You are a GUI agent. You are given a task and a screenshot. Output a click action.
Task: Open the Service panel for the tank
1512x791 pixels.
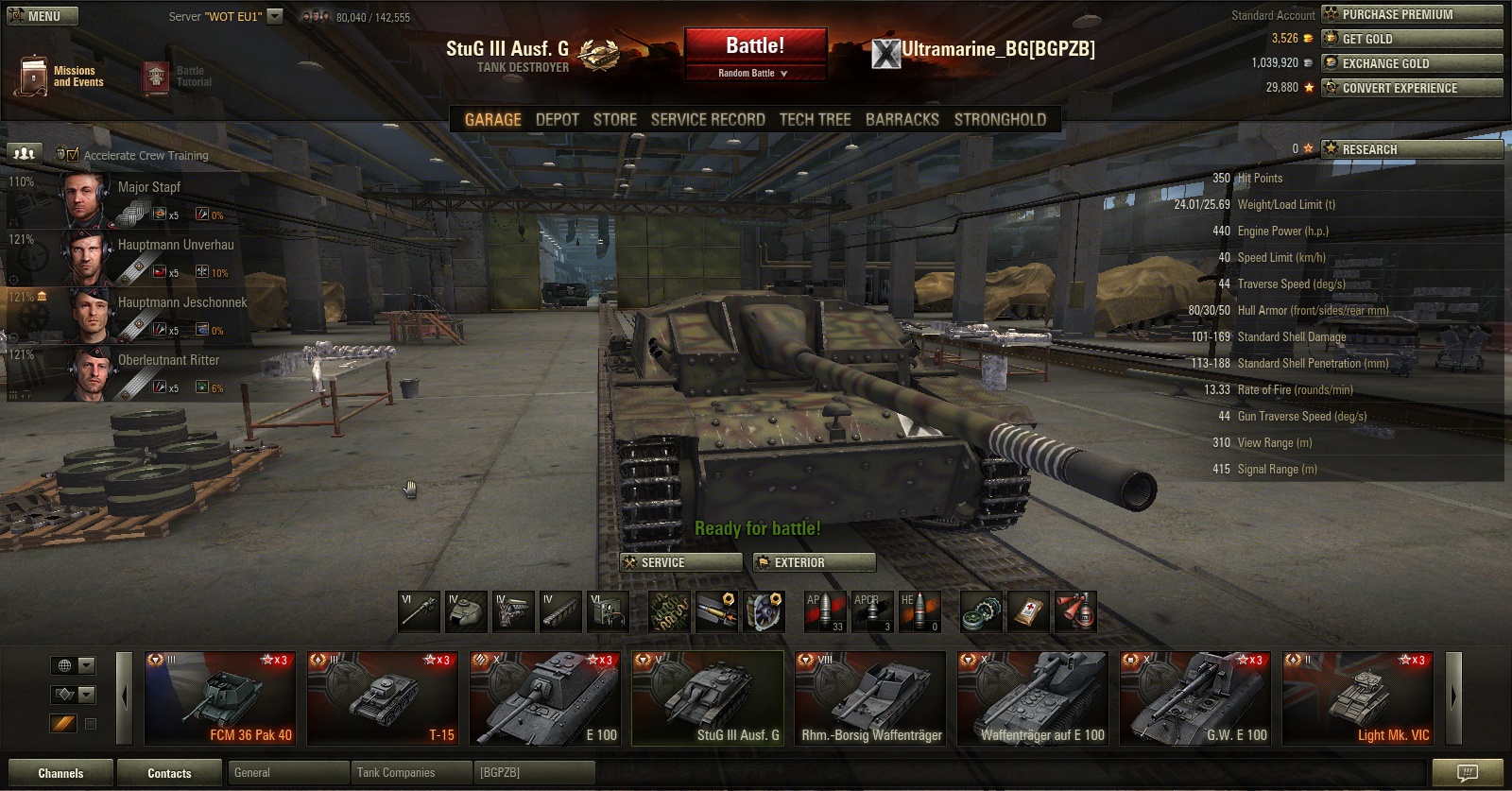680,562
